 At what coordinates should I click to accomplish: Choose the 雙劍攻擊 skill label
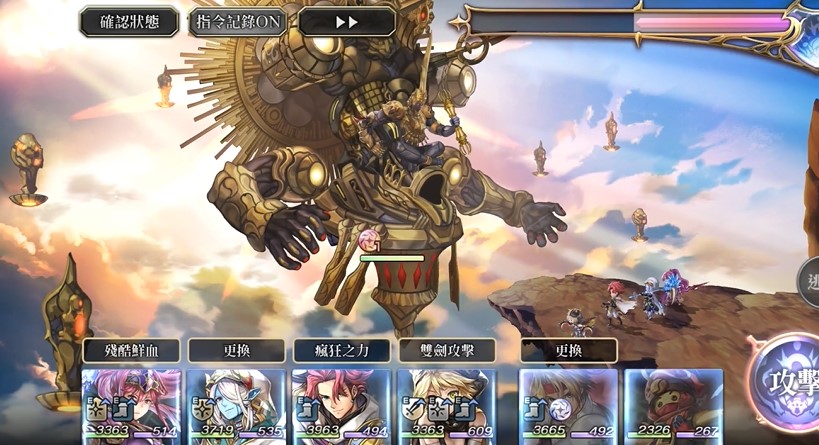click(446, 351)
